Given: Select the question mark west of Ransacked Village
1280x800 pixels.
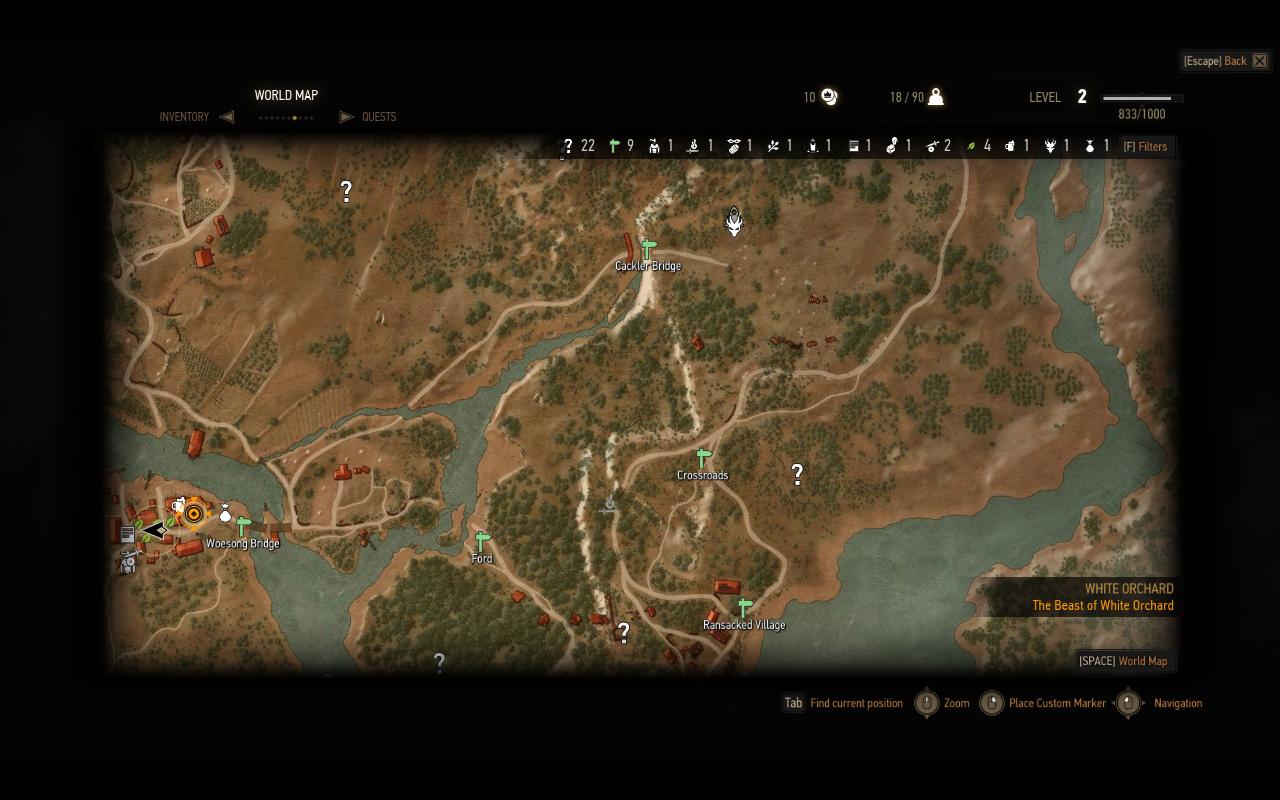Looking at the screenshot, I should click(623, 632).
